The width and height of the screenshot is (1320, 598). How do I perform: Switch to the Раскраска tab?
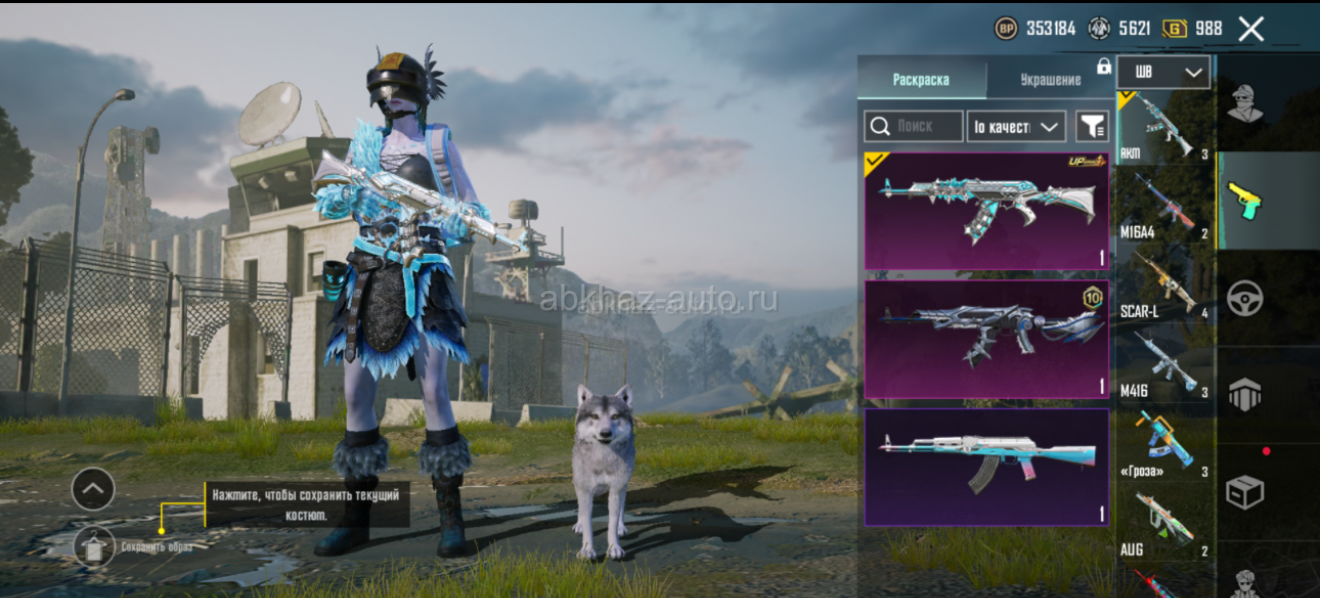tap(921, 80)
